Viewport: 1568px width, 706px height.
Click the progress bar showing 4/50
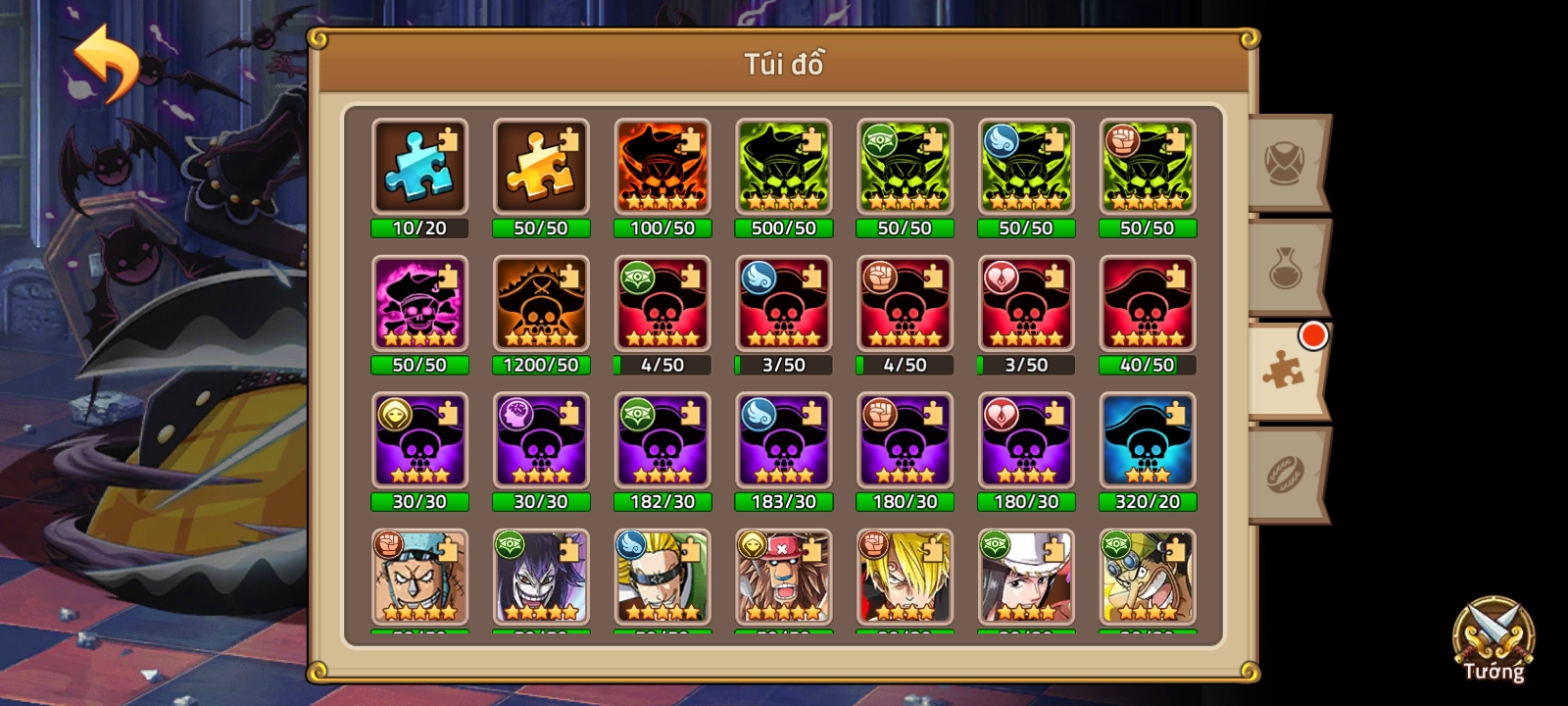click(x=662, y=365)
